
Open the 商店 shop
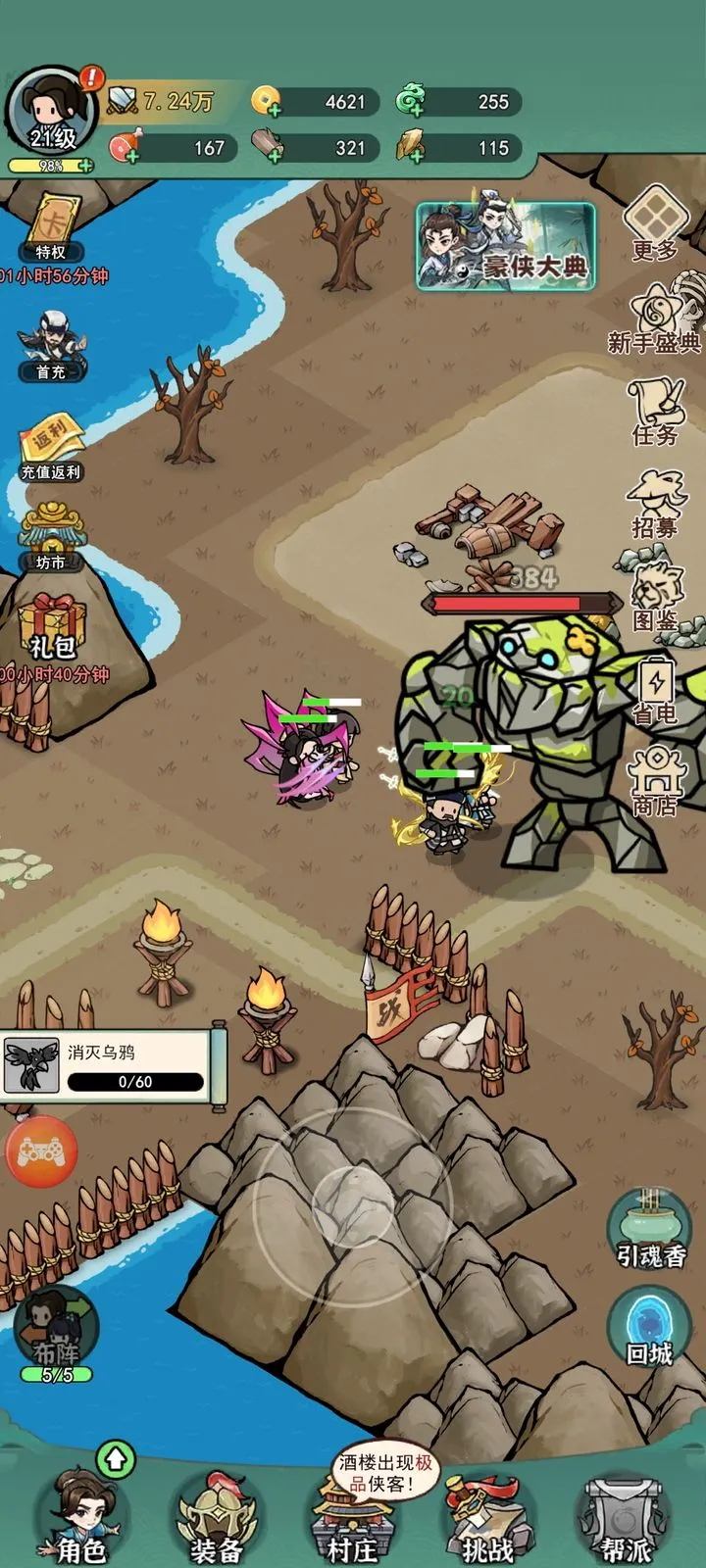(x=655, y=781)
